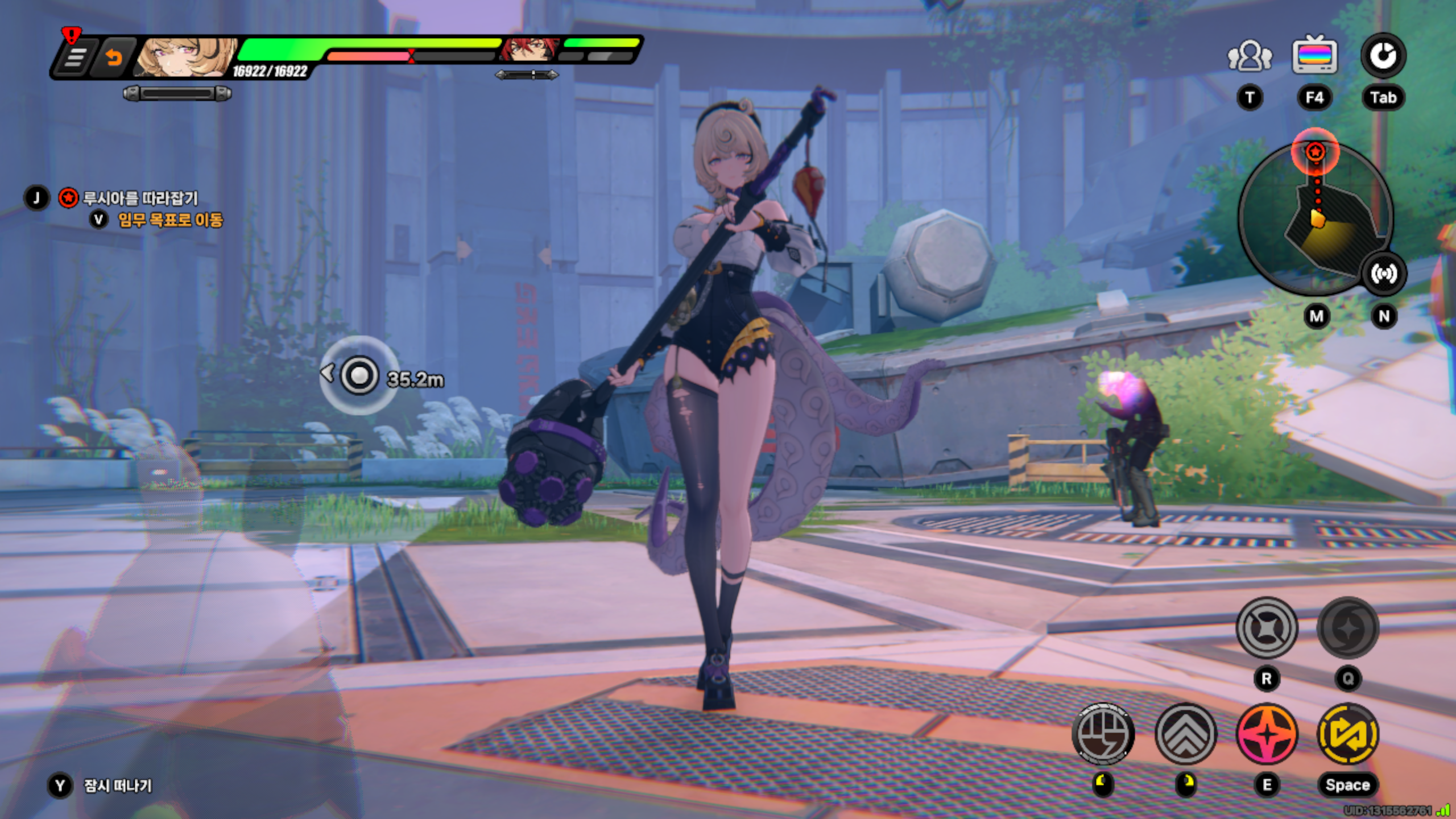The image size is (1456, 819).
Task: Open the rainbow TV screen icon
Action: click(x=1314, y=55)
